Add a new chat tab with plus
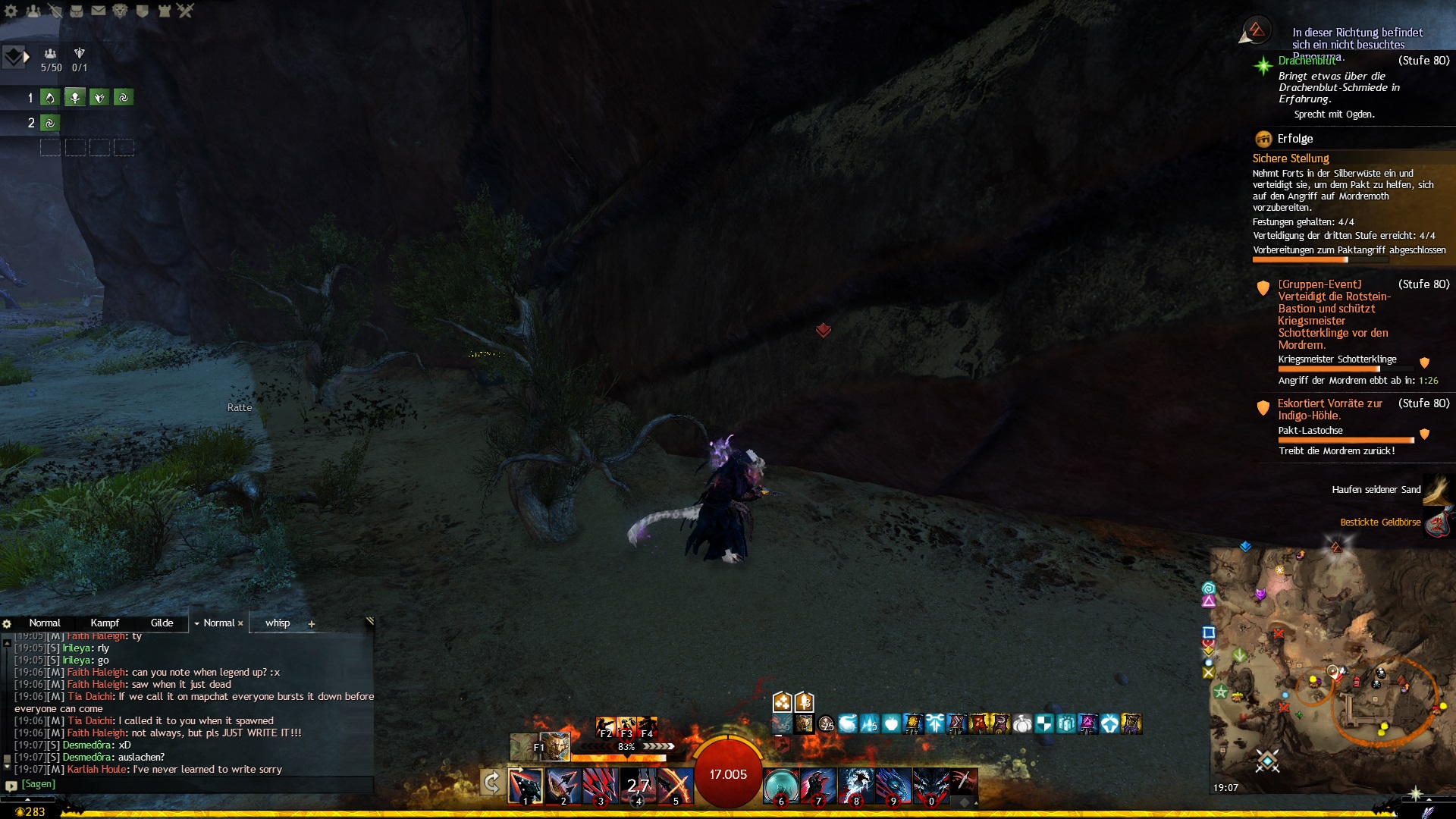 [312, 623]
